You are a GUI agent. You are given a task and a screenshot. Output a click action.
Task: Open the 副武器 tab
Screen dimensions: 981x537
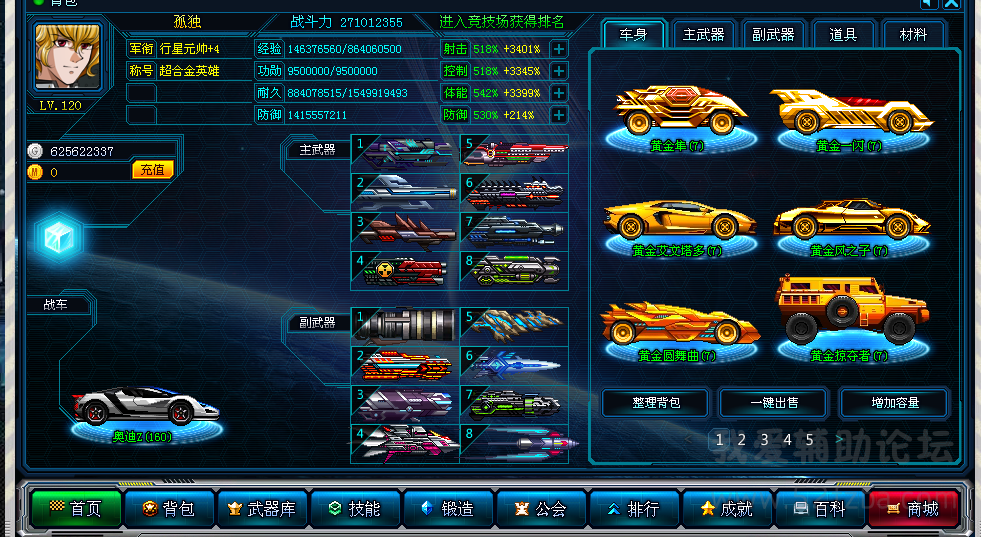(773, 35)
